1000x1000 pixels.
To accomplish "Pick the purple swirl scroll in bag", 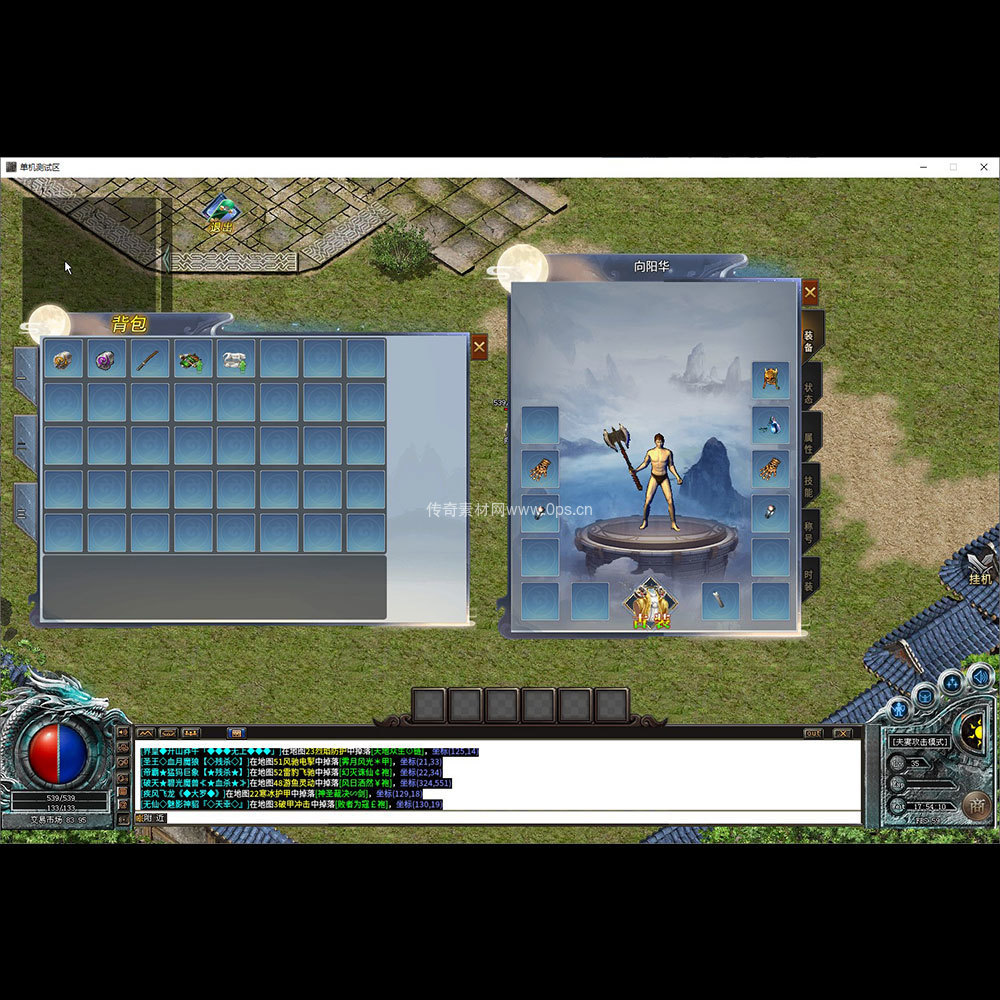I will tap(107, 358).
